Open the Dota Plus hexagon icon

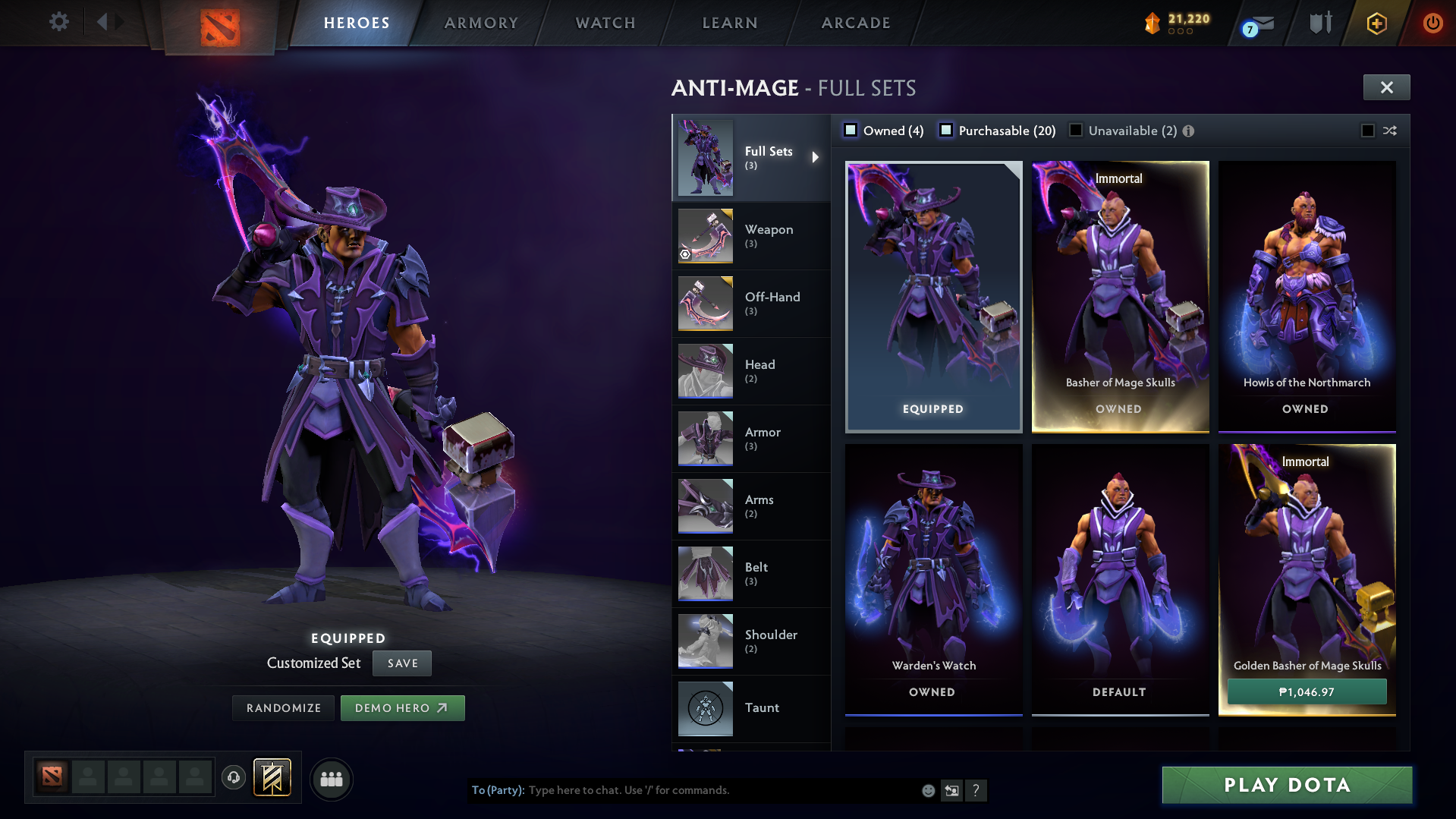point(1376,23)
